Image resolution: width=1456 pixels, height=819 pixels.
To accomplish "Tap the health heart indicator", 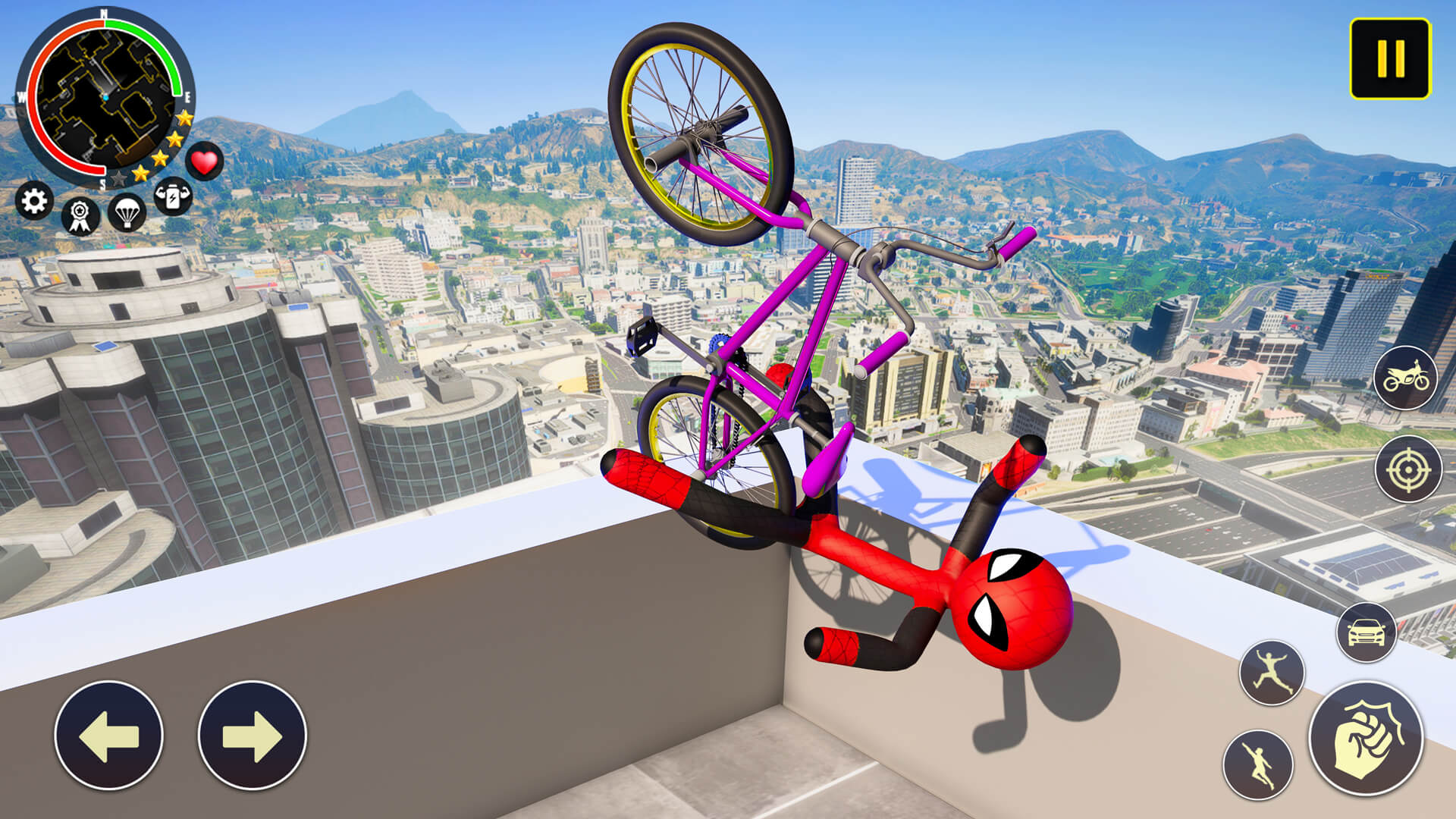I will tap(203, 161).
